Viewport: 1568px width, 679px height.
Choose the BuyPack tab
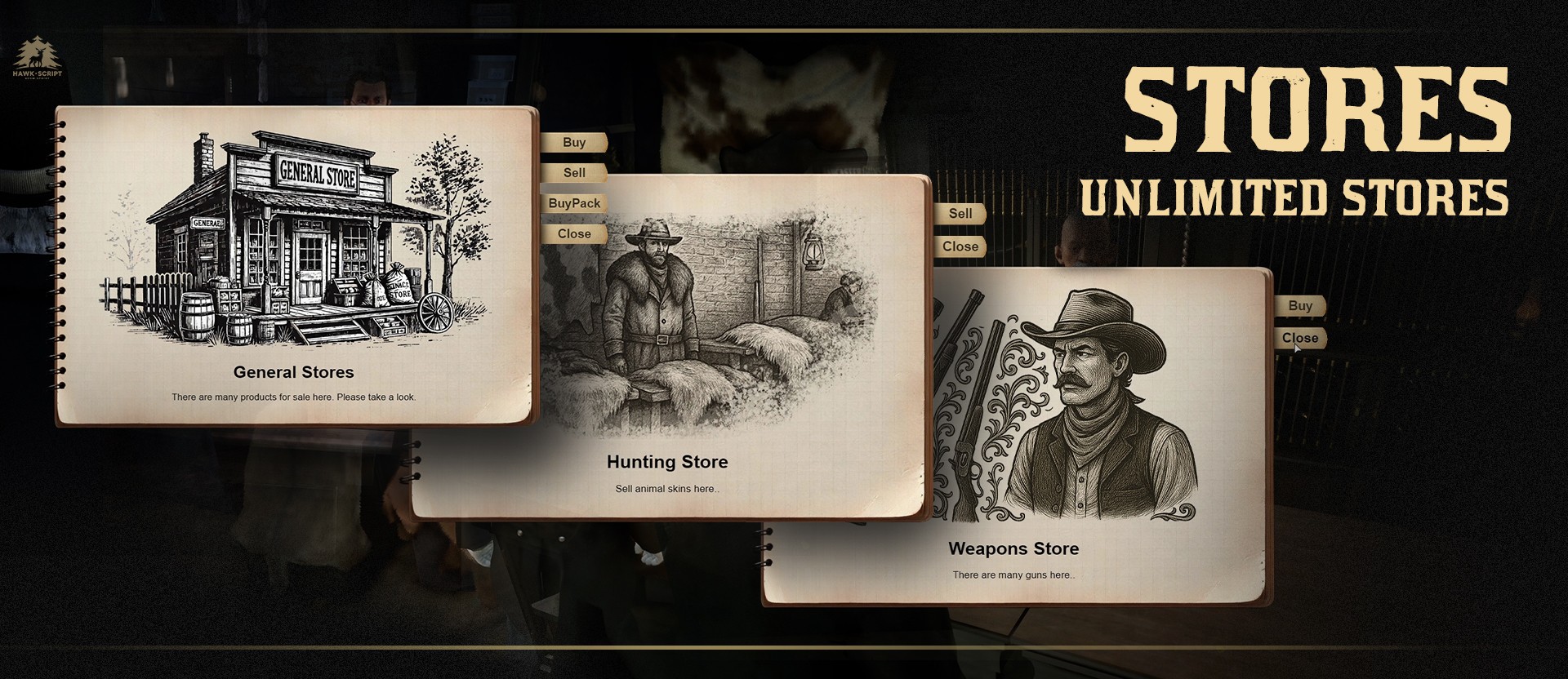pos(574,203)
